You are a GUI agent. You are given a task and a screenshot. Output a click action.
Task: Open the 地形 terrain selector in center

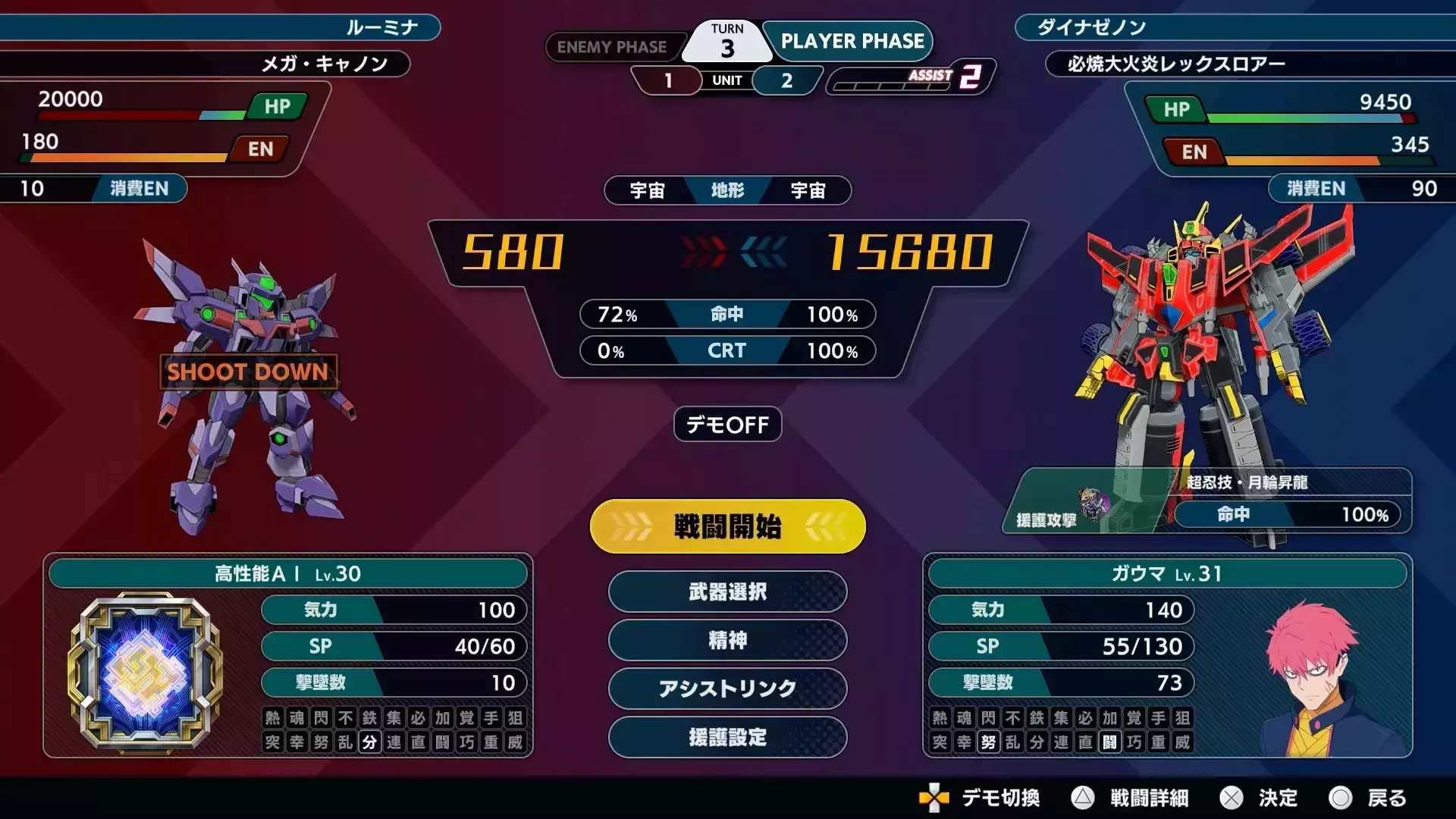(x=726, y=191)
